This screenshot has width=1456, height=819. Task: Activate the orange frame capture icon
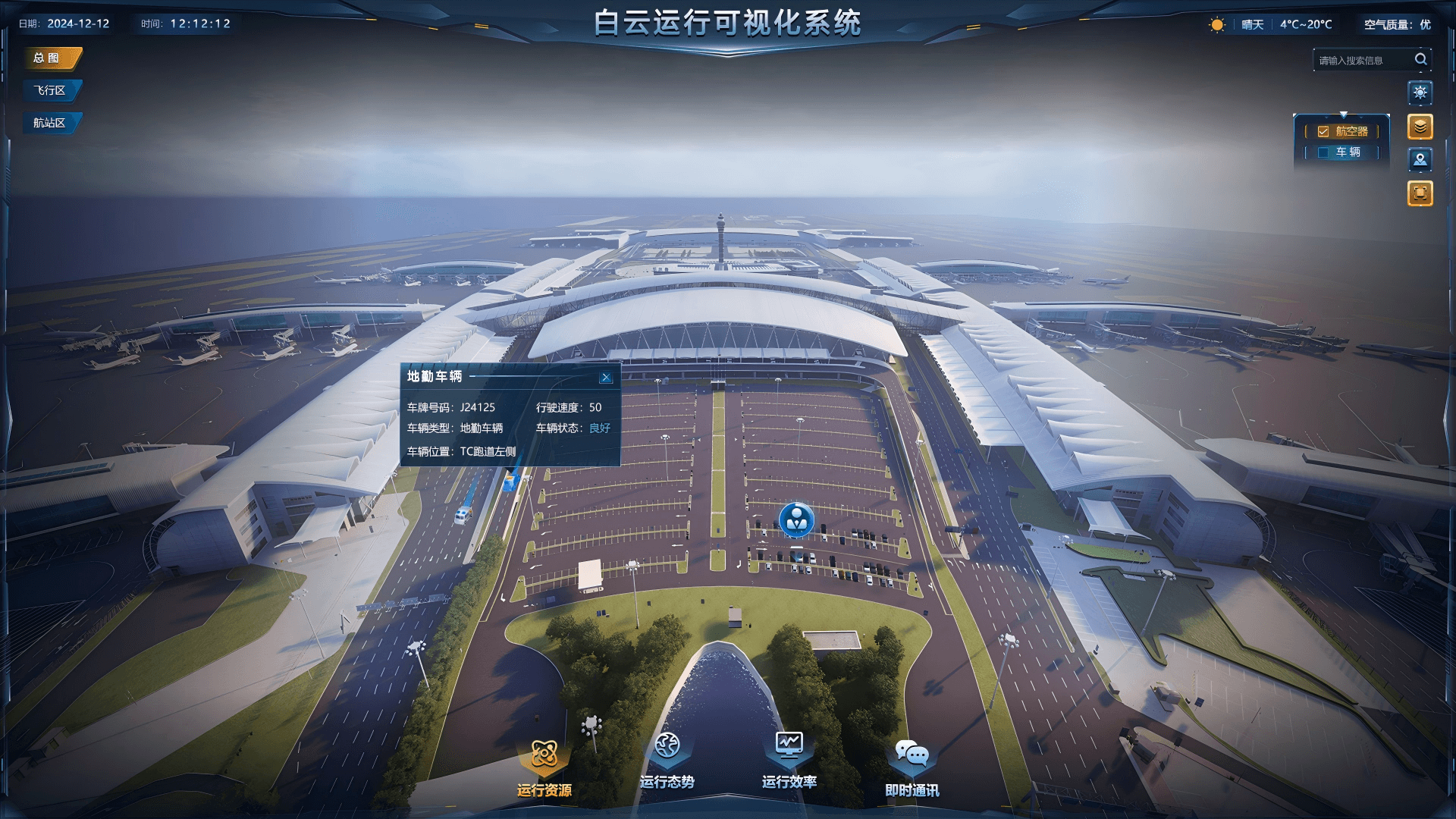[x=1420, y=193]
